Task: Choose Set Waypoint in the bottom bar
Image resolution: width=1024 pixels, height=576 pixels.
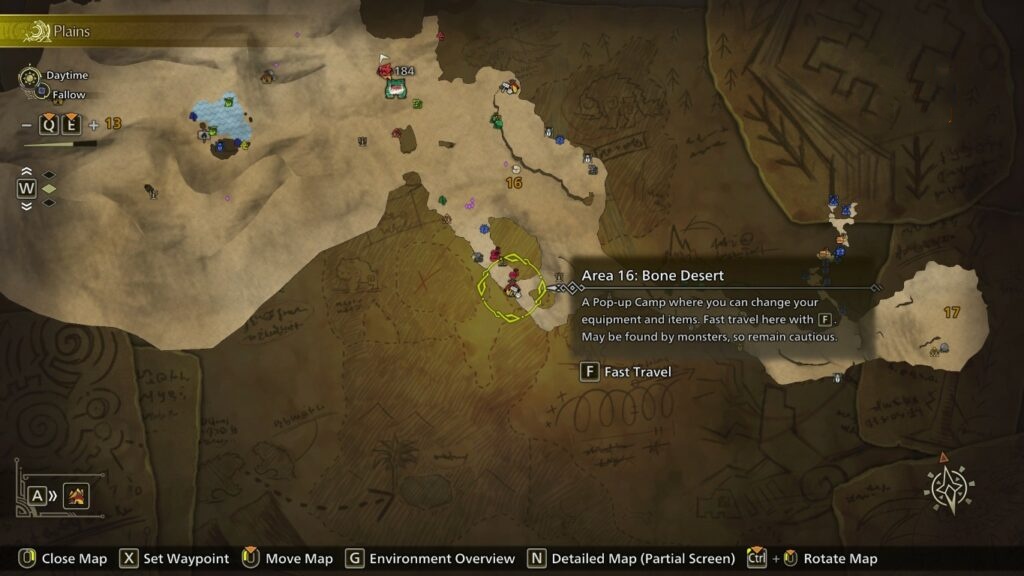Action: click(174, 558)
